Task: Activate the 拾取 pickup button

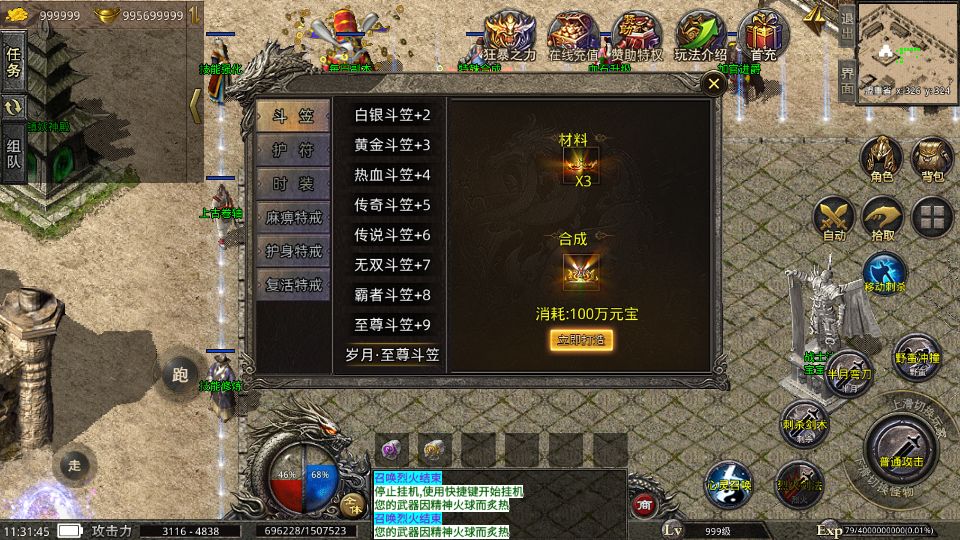Action: (883, 217)
